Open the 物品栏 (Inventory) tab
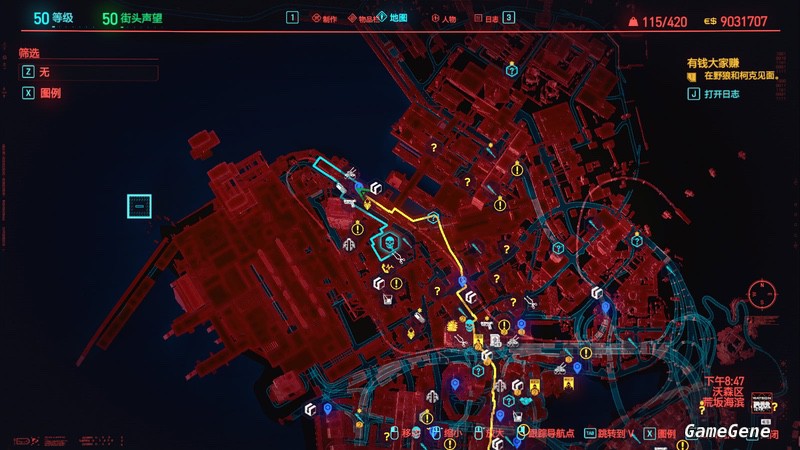The image size is (800, 450). (361, 18)
